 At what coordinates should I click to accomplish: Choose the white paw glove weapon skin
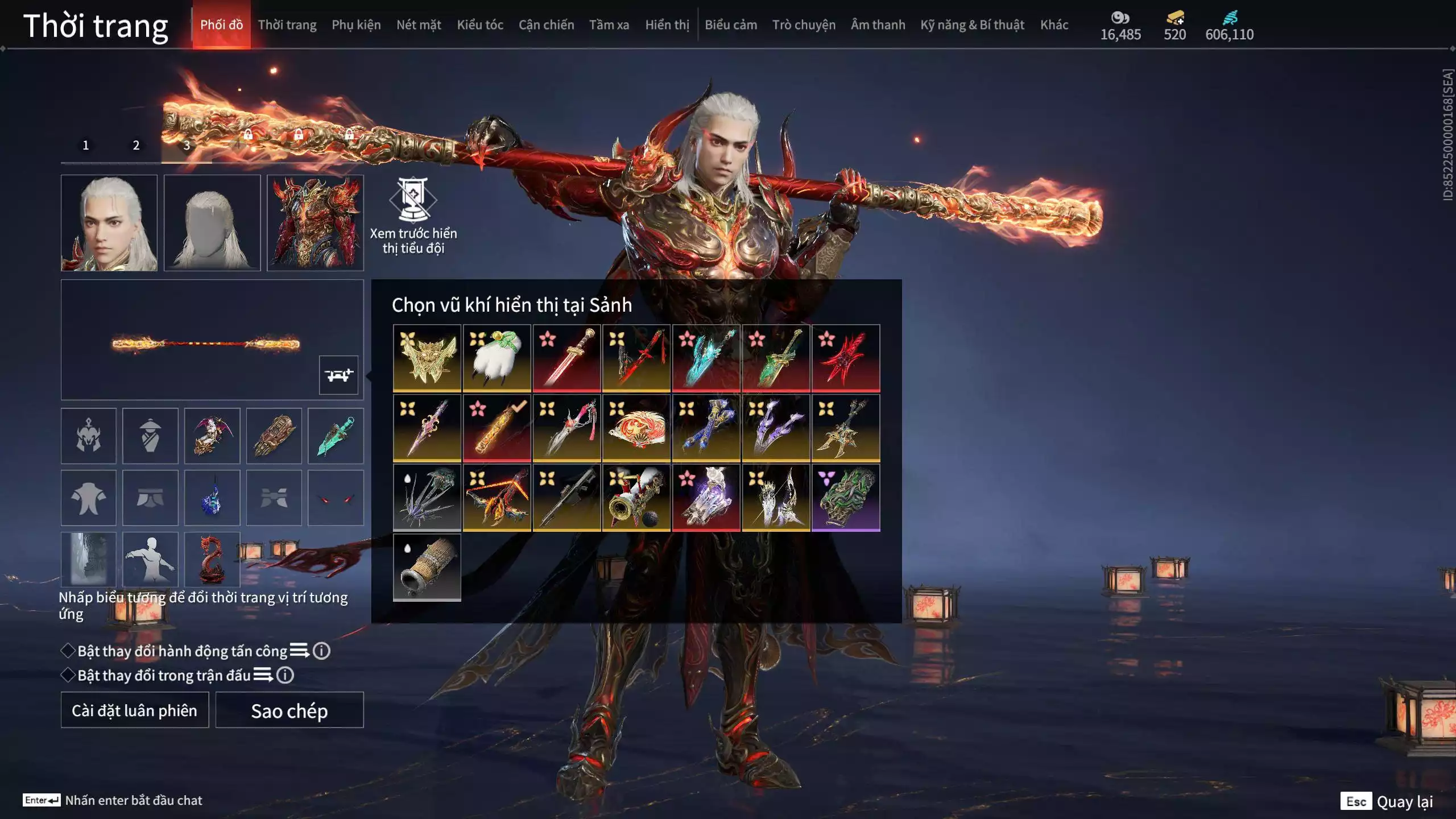[x=497, y=358]
